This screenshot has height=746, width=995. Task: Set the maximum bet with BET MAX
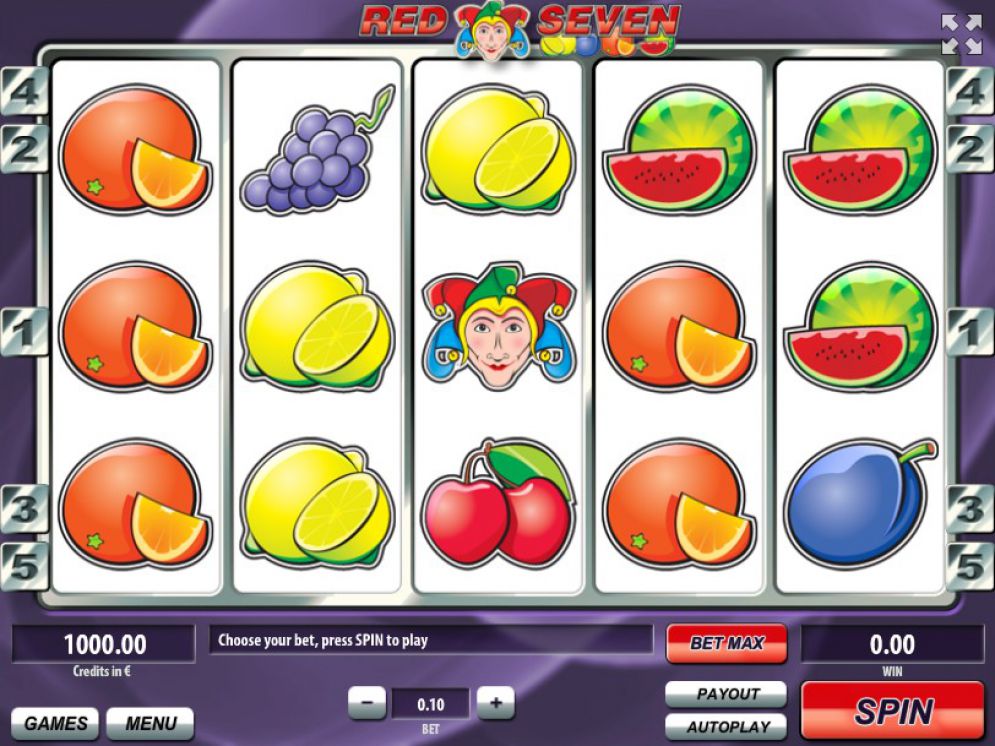(726, 643)
